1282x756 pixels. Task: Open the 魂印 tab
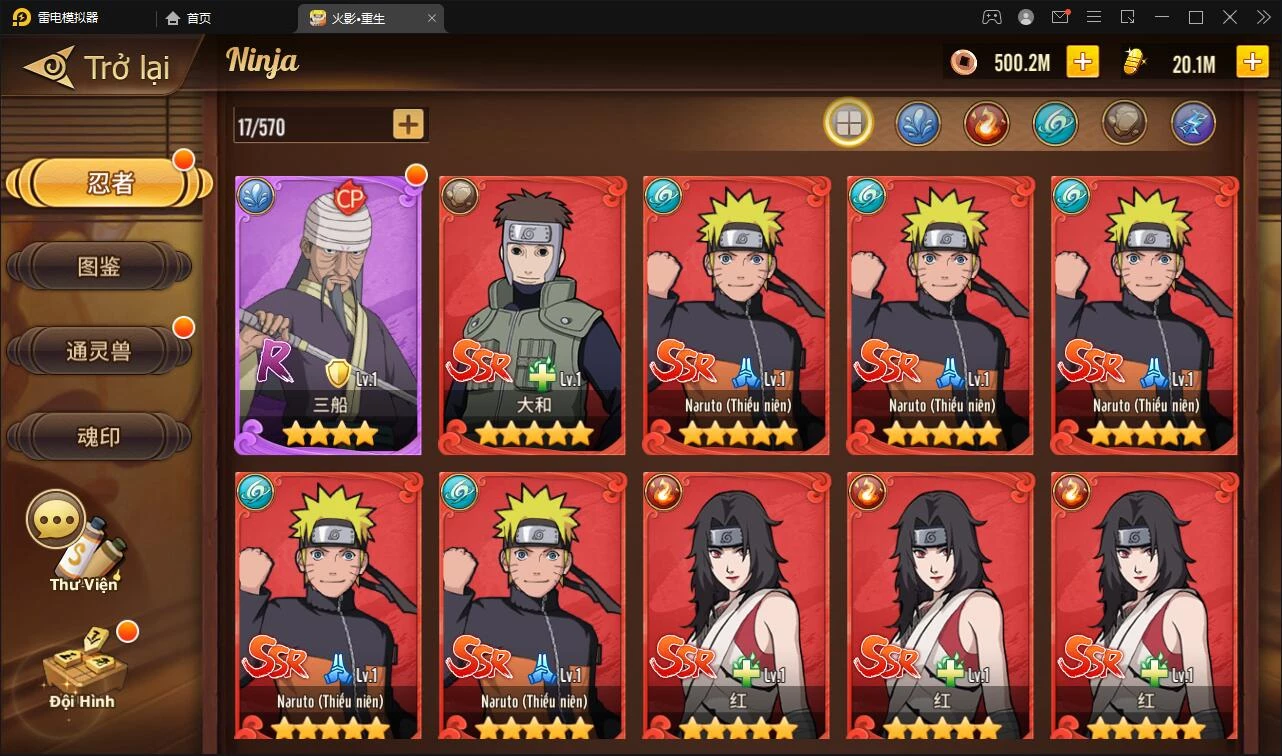(98, 437)
